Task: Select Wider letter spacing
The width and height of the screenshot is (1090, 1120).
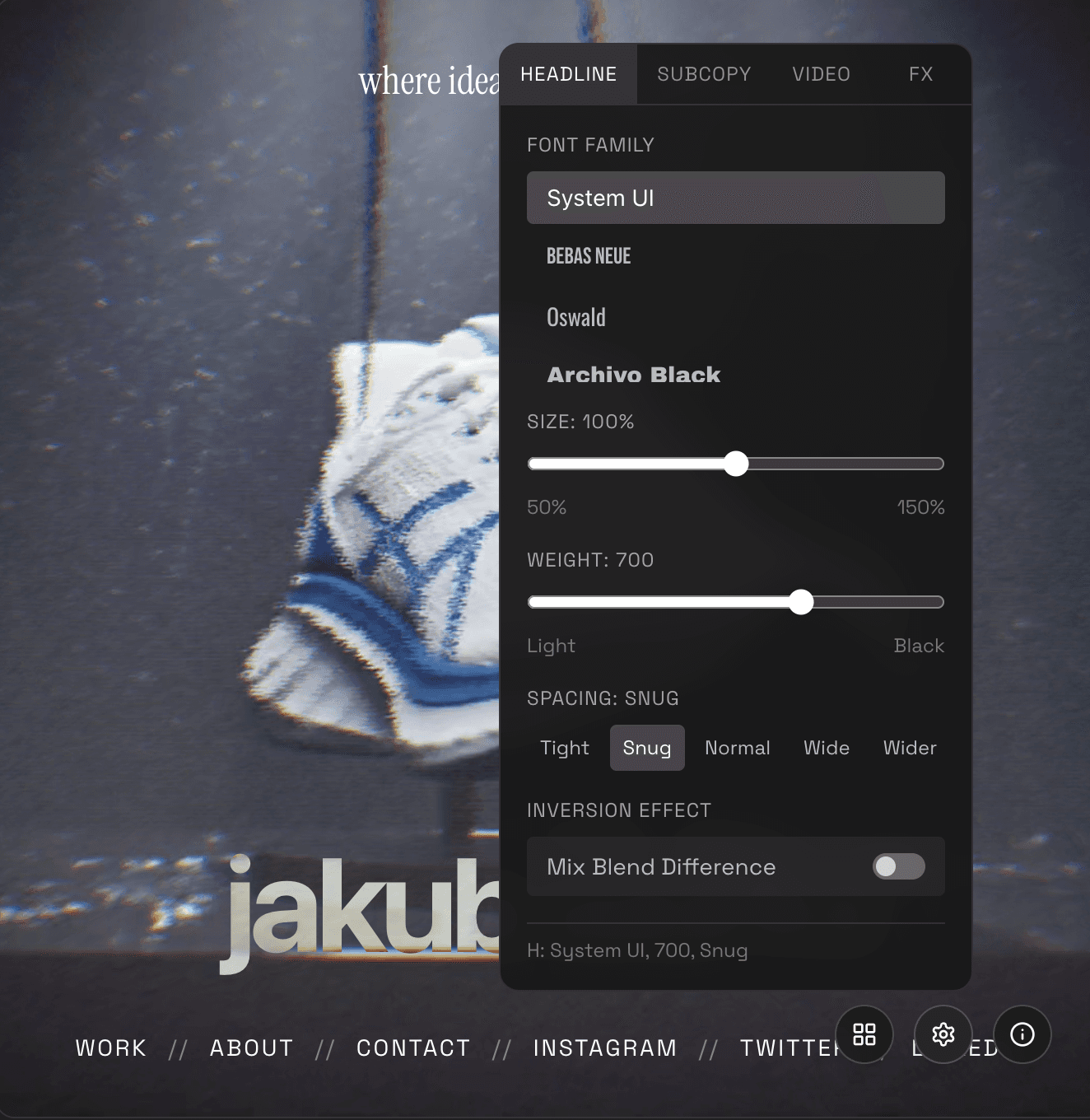Action: coord(909,748)
